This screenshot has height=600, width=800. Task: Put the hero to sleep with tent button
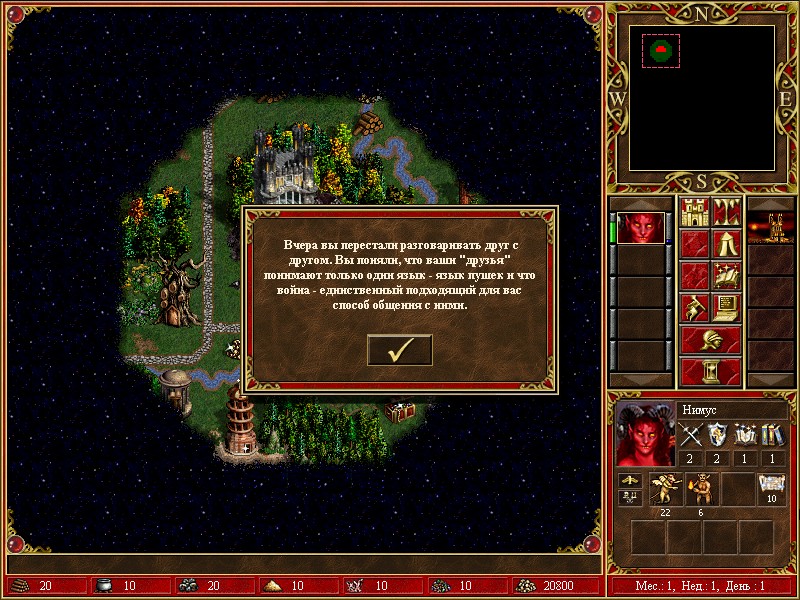point(726,243)
